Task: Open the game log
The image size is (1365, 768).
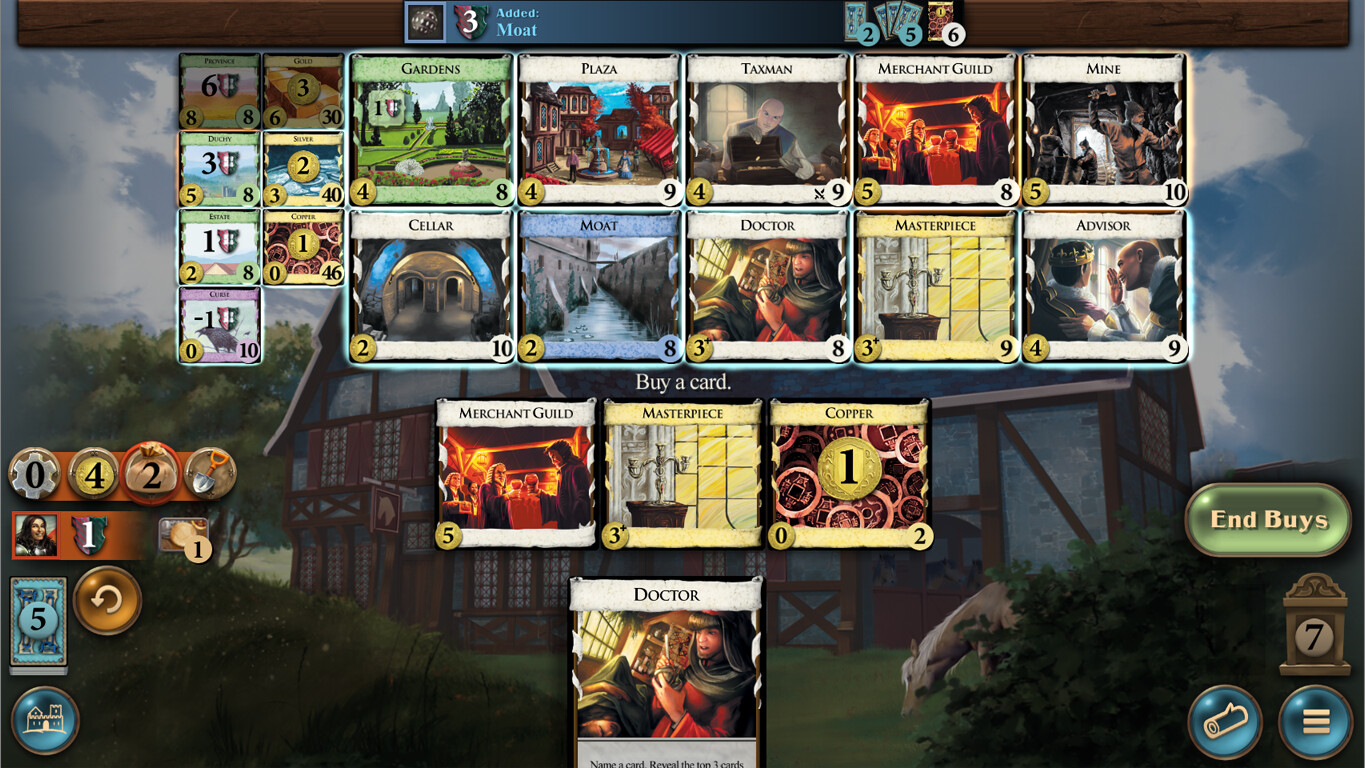Action: pyautogui.click(x=1226, y=722)
